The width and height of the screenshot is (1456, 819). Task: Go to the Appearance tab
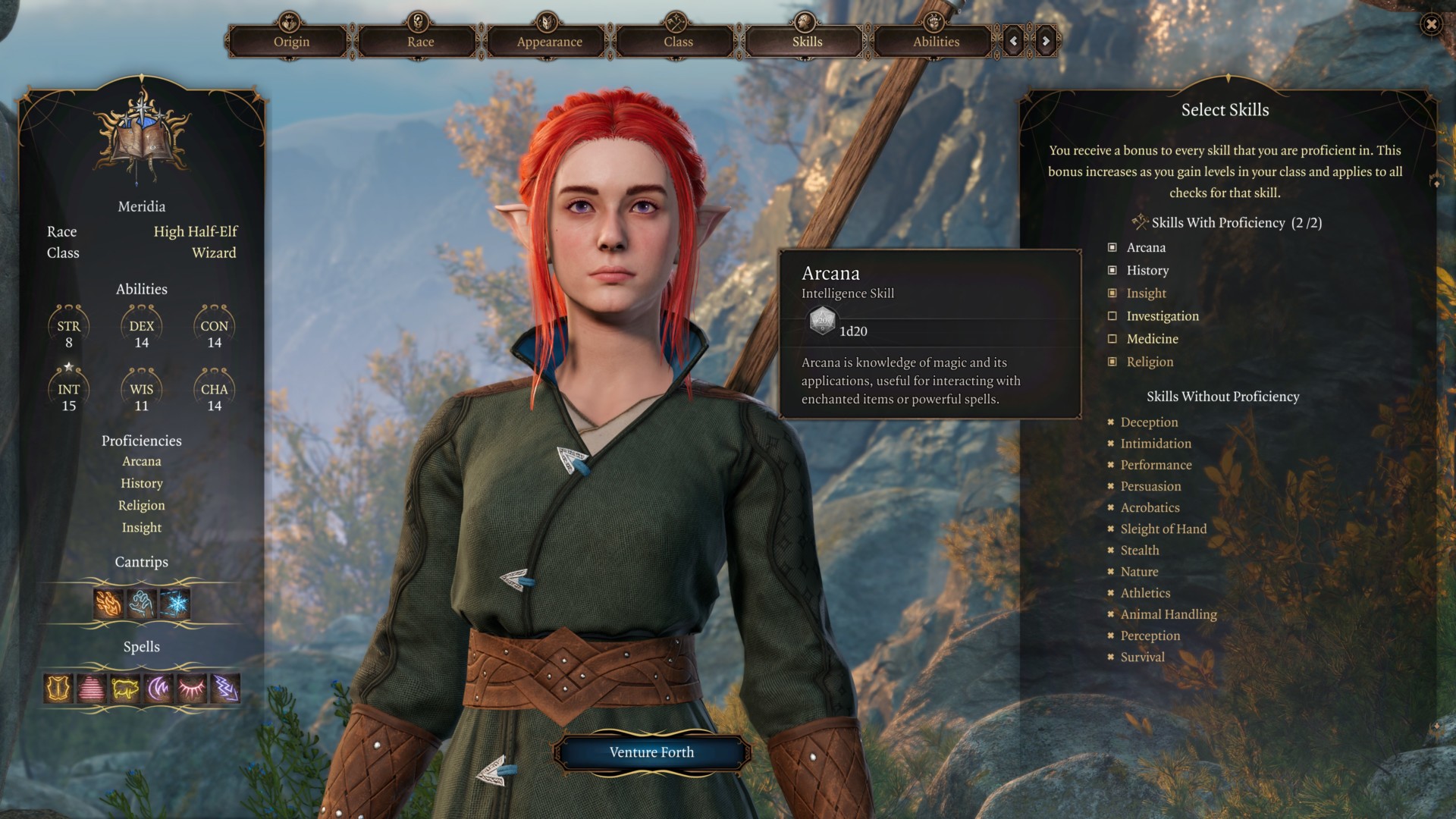tap(549, 42)
